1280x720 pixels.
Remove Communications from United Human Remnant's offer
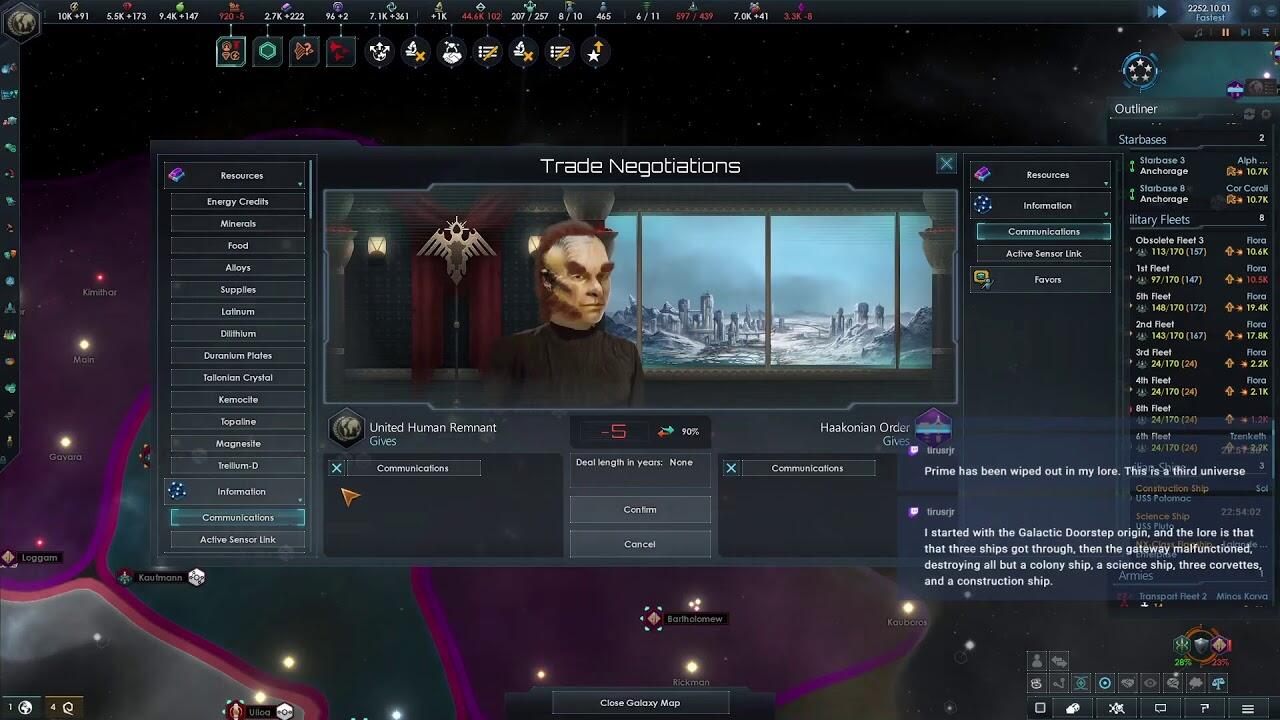click(337, 468)
